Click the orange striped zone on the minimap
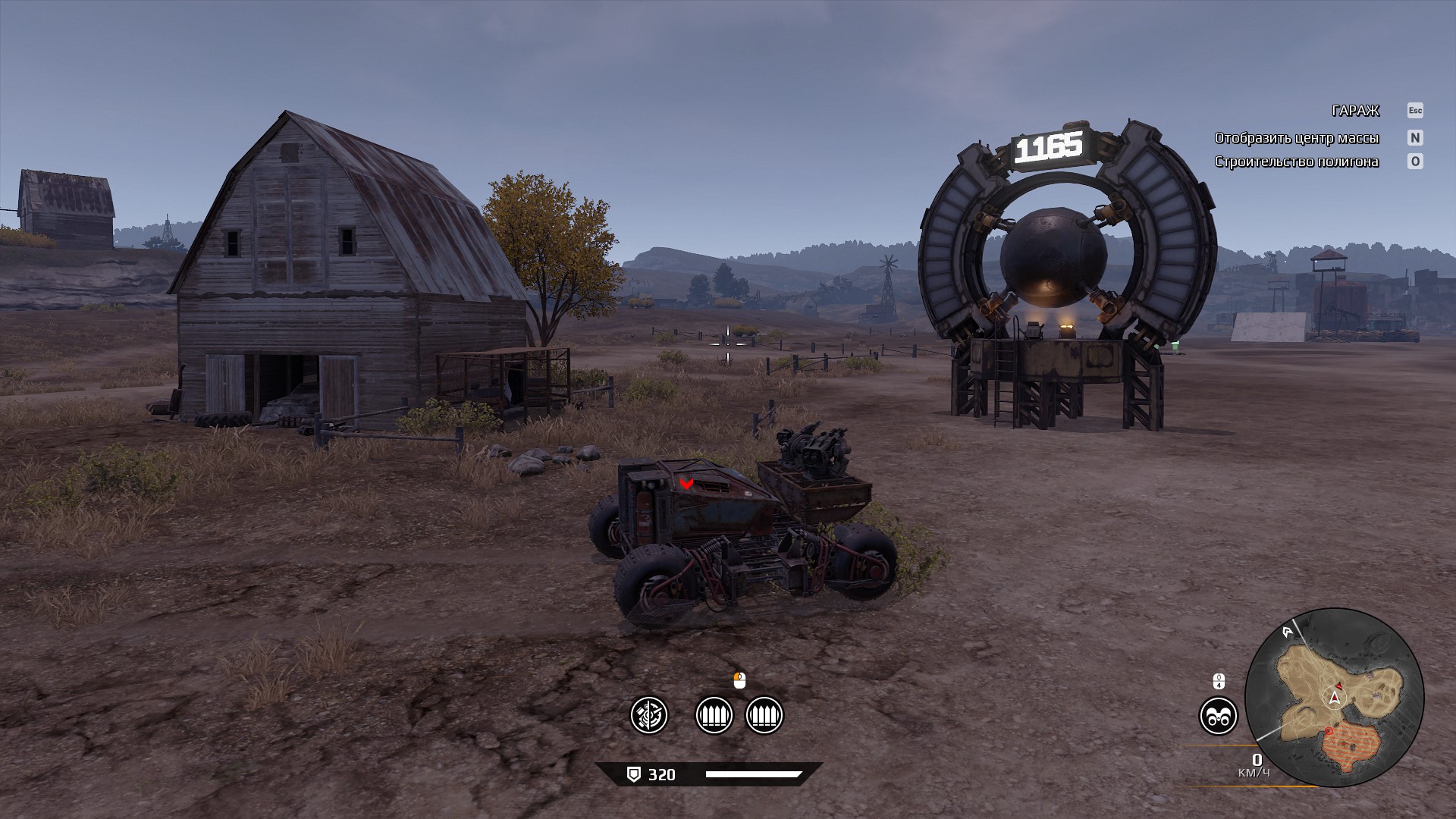The width and height of the screenshot is (1456, 819). tap(1350, 746)
